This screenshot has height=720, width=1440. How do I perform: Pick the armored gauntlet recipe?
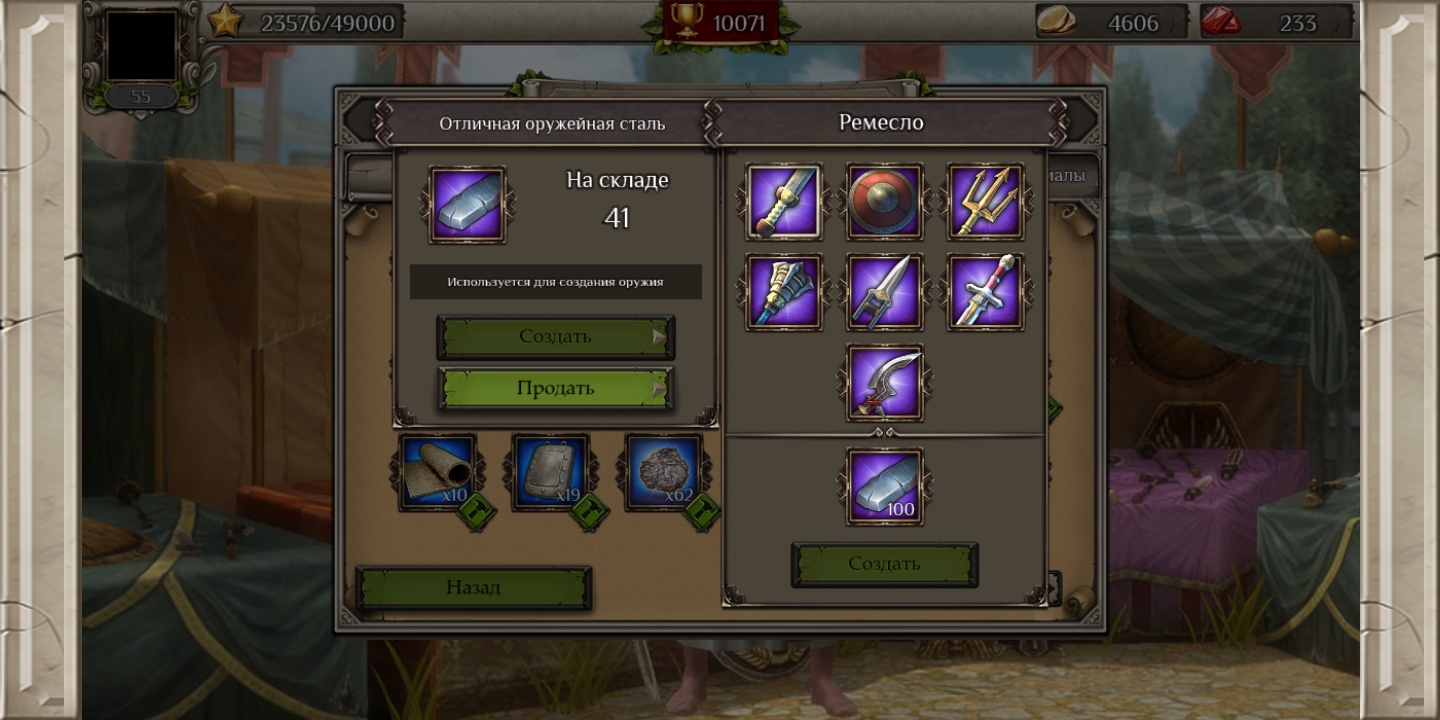(784, 292)
